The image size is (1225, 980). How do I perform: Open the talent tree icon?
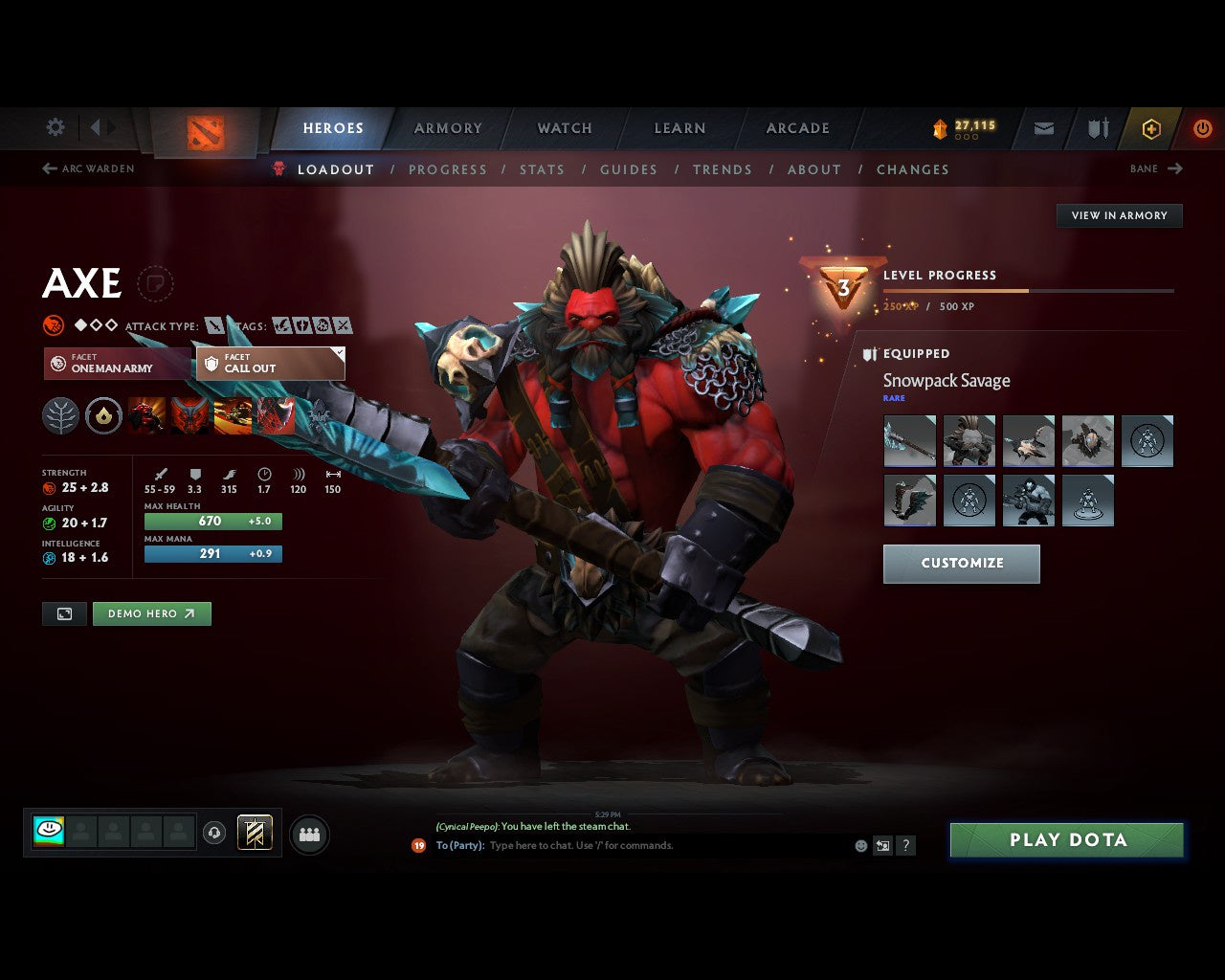[x=60, y=415]
